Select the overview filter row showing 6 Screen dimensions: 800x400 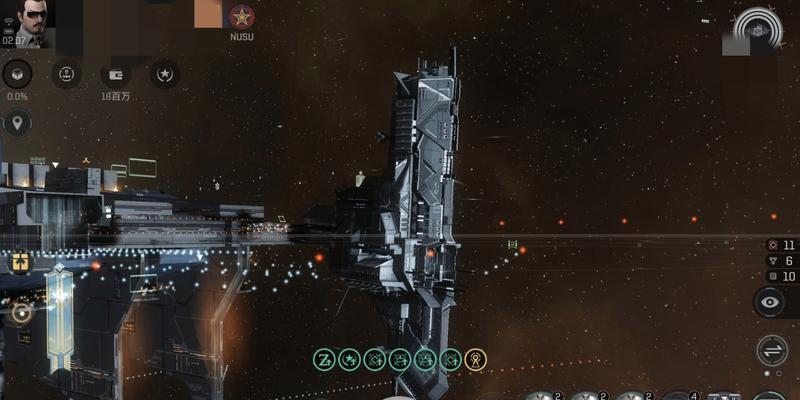[x=781, y=260]
